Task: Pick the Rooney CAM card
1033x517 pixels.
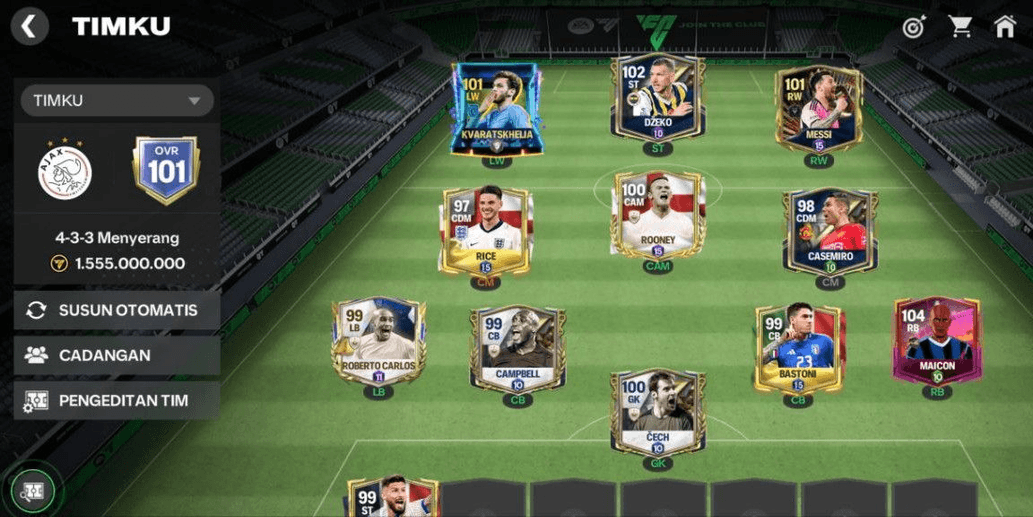Action: click(658, 217)
